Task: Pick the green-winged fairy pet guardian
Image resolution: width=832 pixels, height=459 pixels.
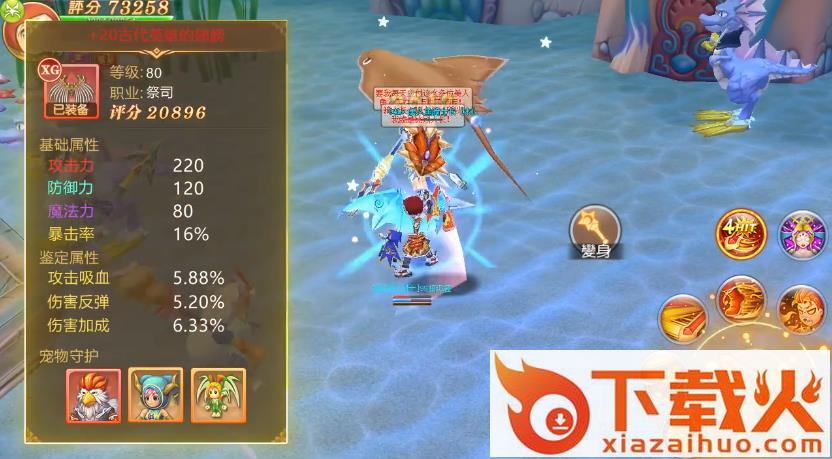Action: pos(220,395)
